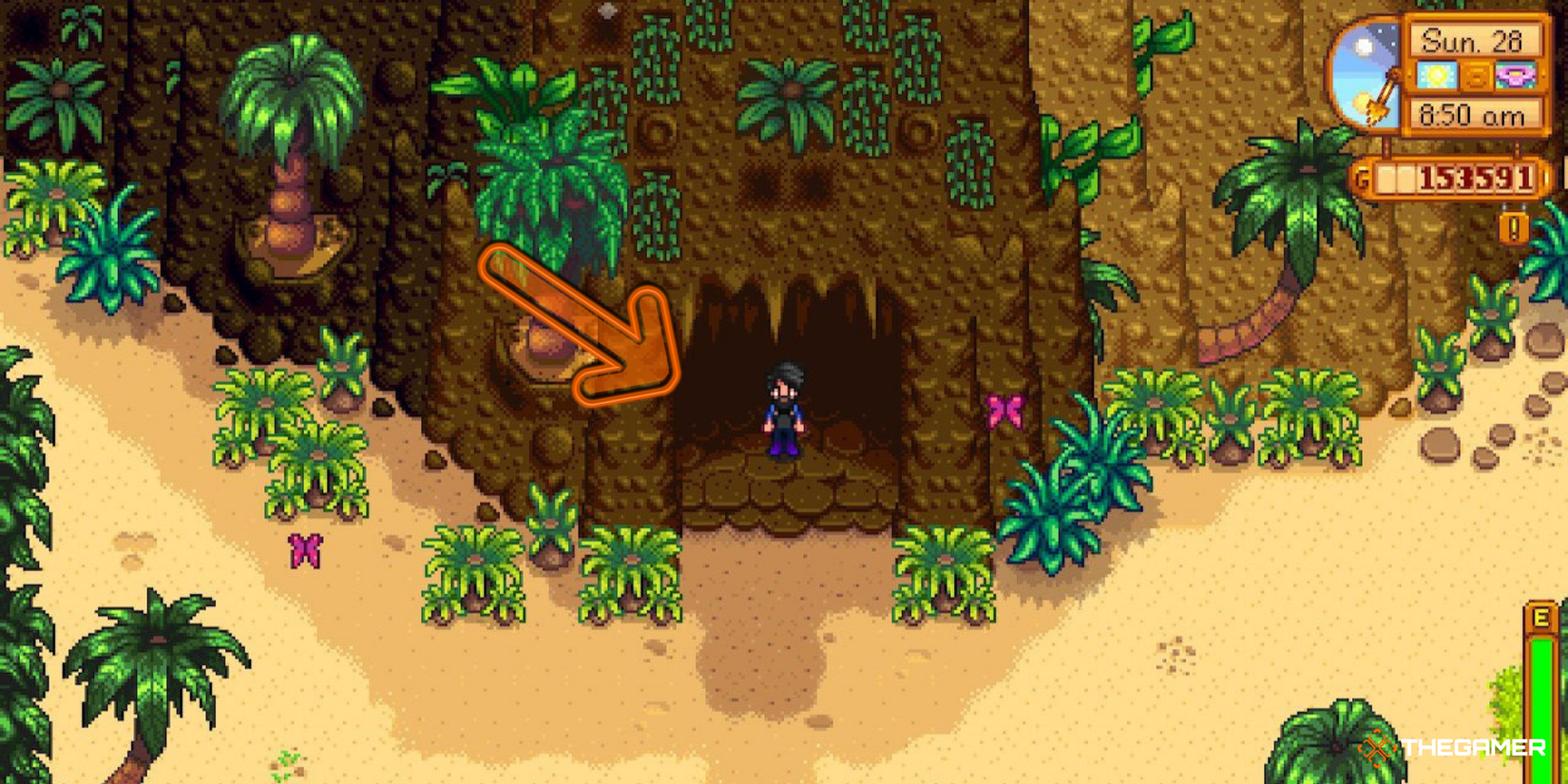Click the sunny weather icon
Screen dimensions: 1568x784
pyautogui.click(x=1436, y=75)
